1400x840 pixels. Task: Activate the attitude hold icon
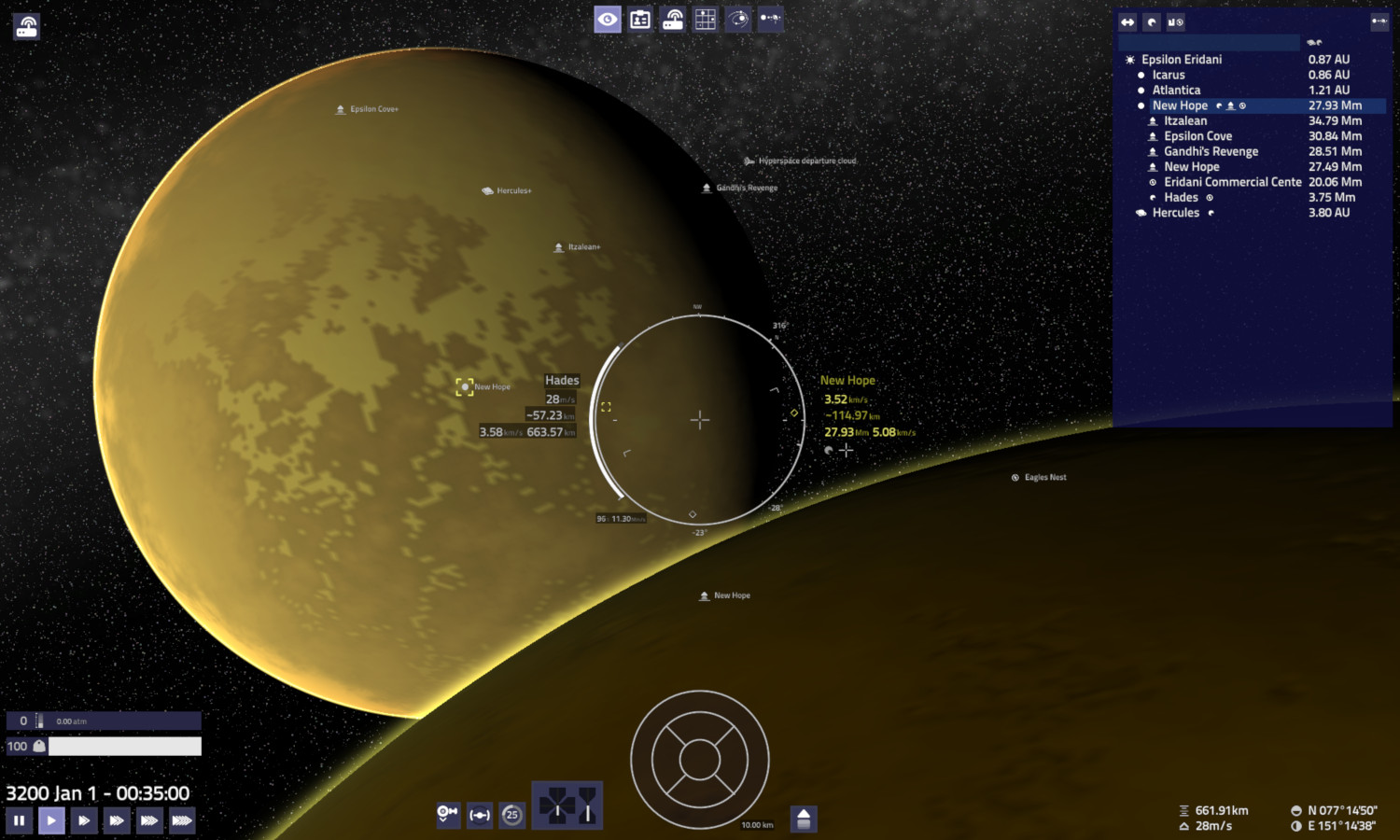(x=480, y=814)
